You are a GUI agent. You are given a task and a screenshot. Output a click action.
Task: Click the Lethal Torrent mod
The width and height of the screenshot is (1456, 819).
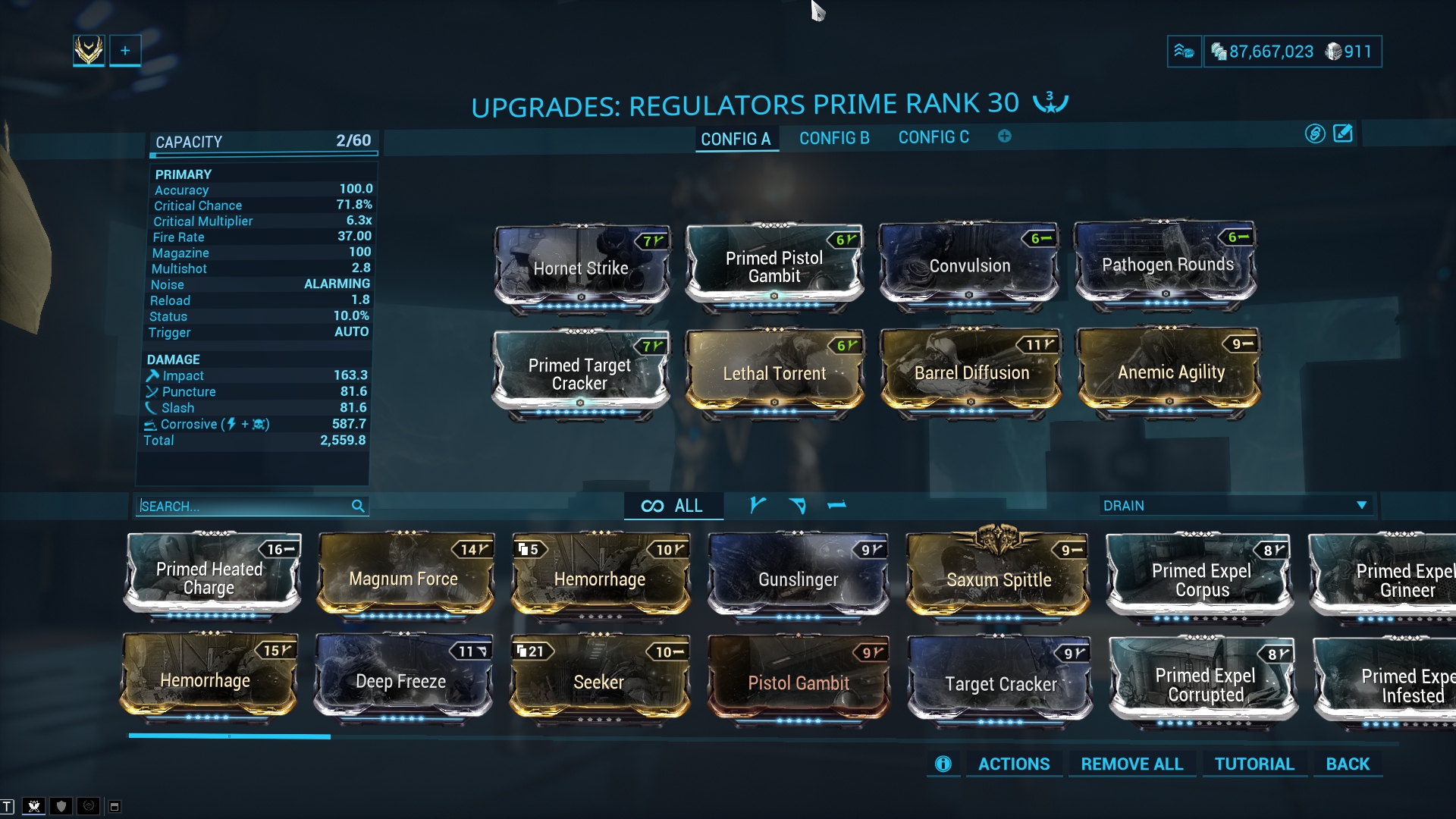(774, 373)
